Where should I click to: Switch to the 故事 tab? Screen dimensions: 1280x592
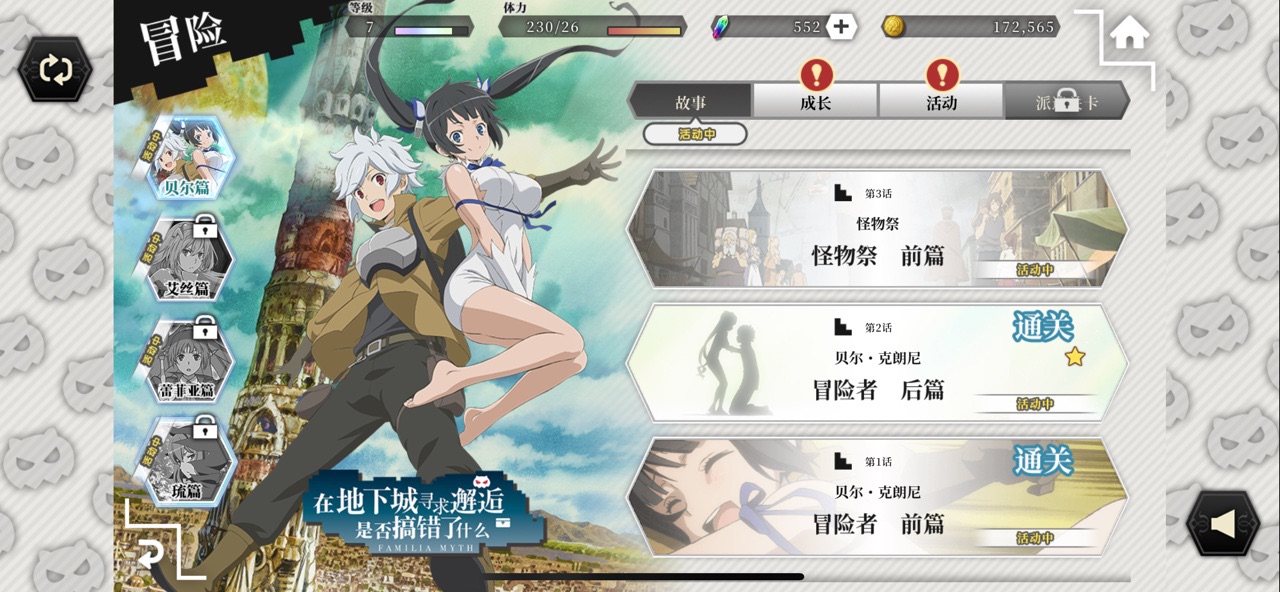click(x=690, y=102)
